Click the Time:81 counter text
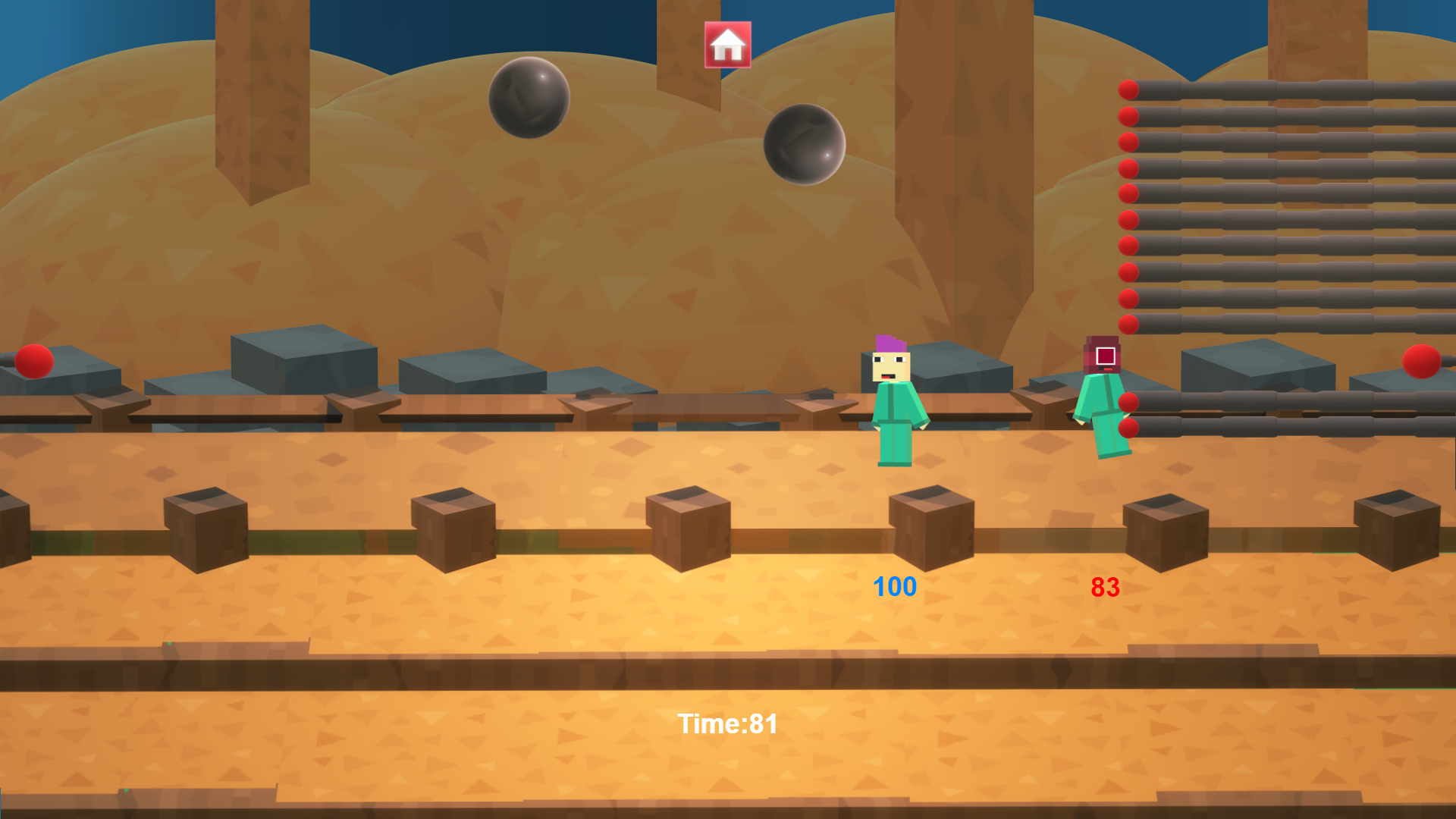Viewport: 1456px width, 819px height. 729,724
